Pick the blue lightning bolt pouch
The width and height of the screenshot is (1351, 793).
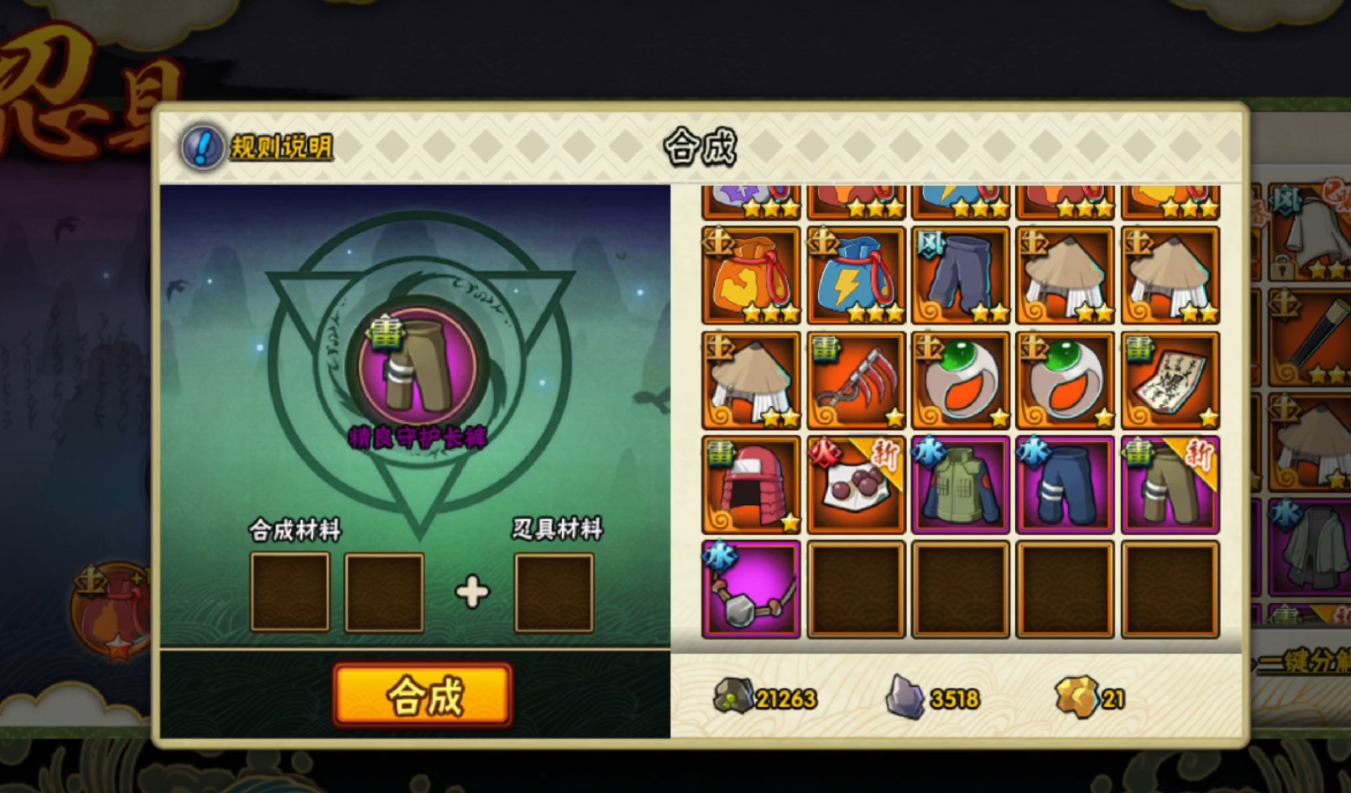click(x=856, y=275)
